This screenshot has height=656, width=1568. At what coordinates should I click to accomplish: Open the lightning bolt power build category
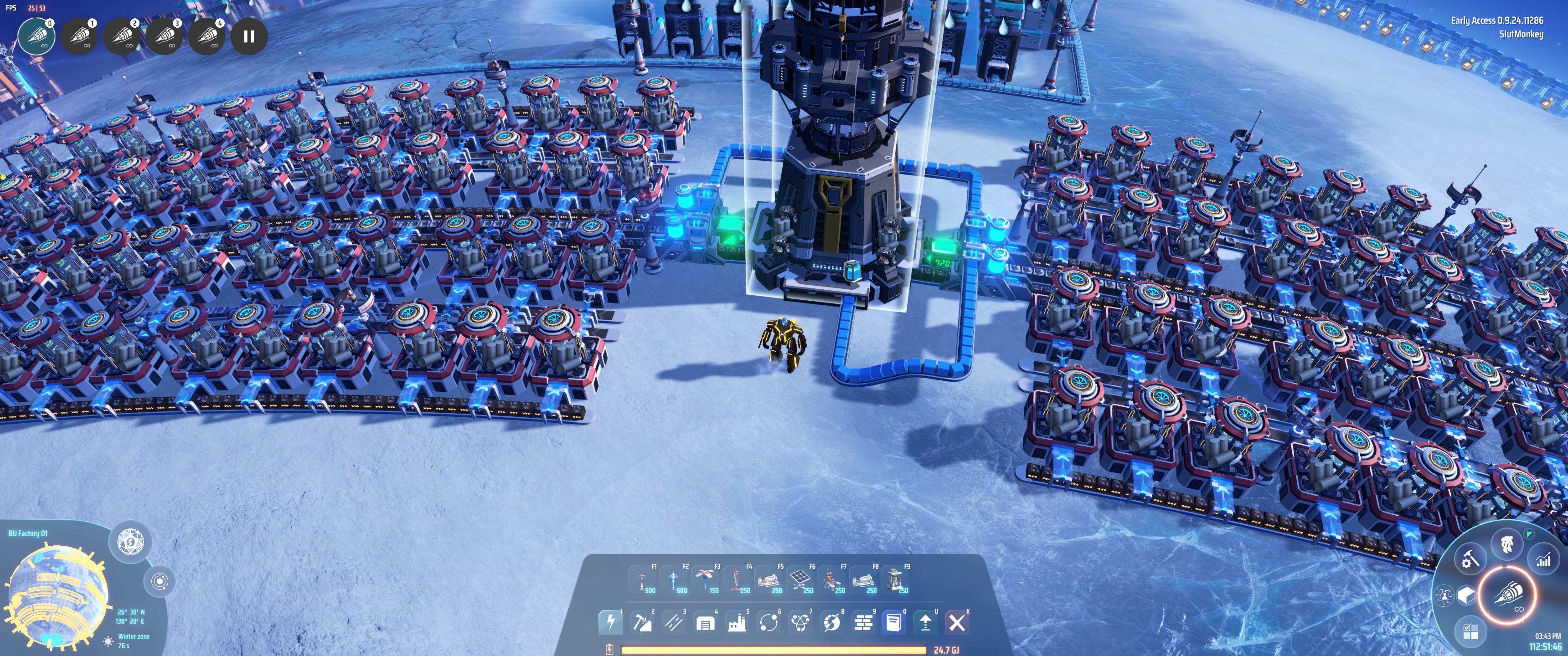[x=610, y=622]
